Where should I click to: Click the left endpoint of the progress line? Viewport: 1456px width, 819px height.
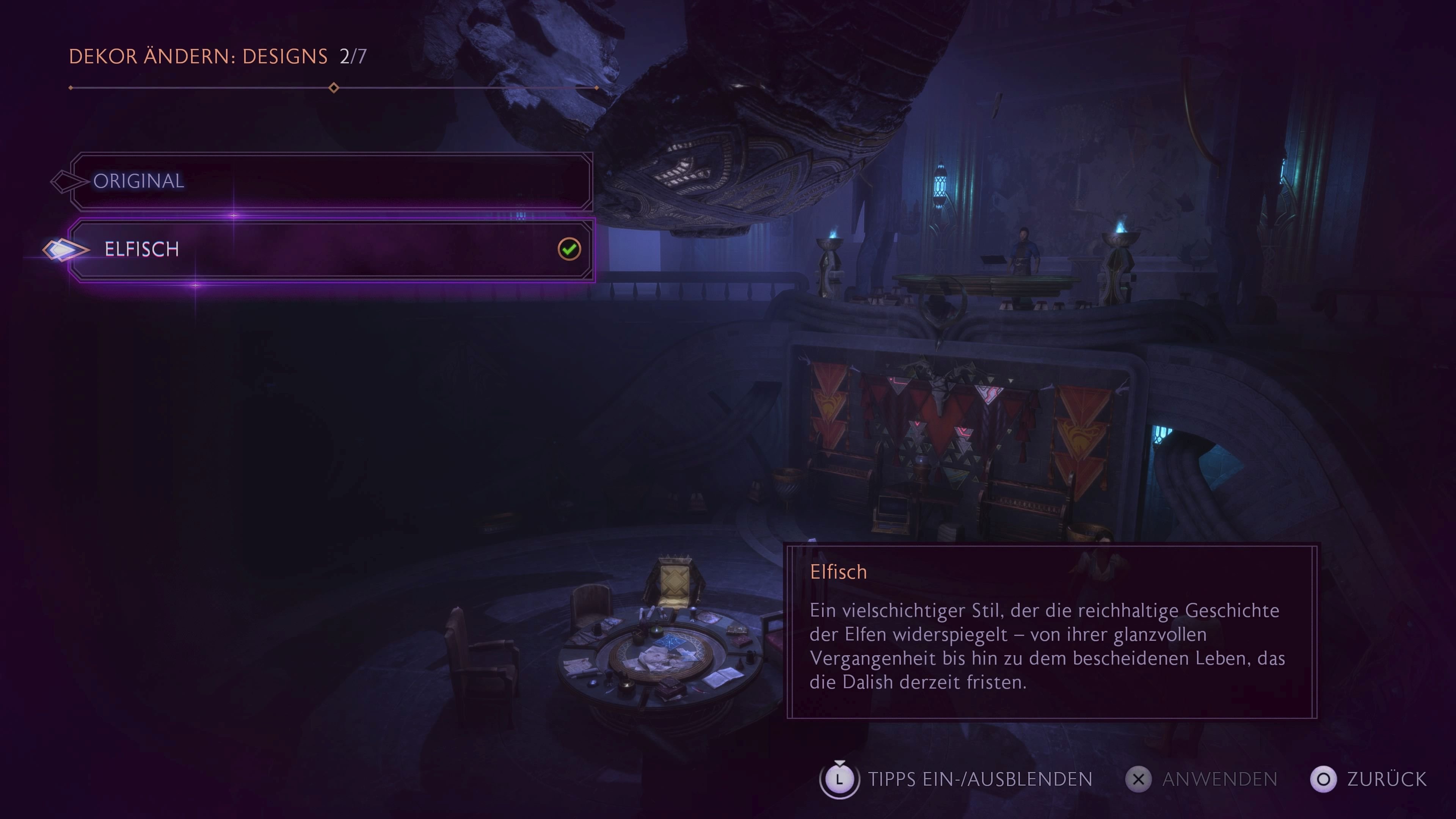click(71, 88)
